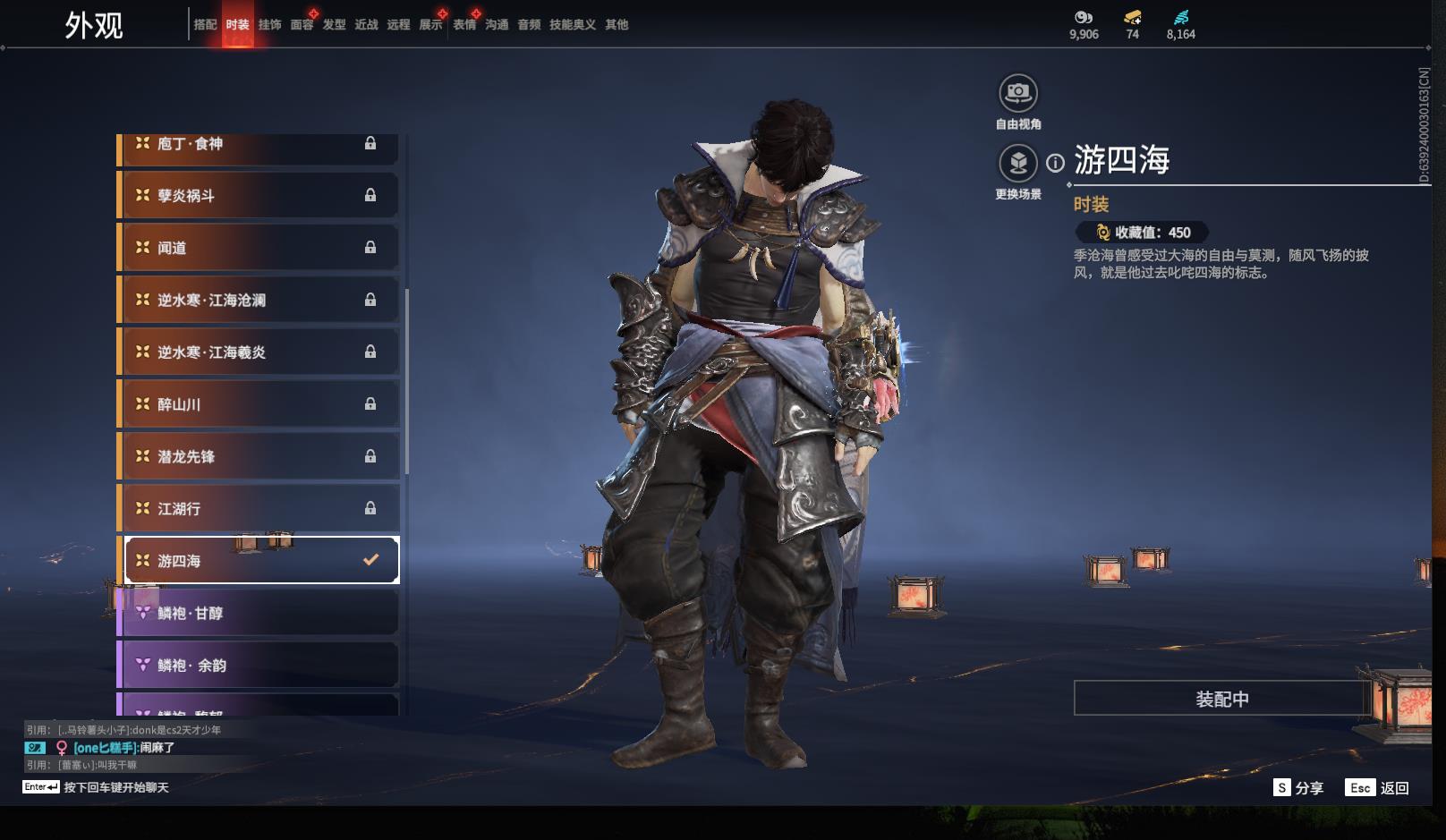This screenshot has width=1446, height=840.
Task: Select the 江湖行 outfit entry
Action: pyautogui.click(x=259, y=509)
